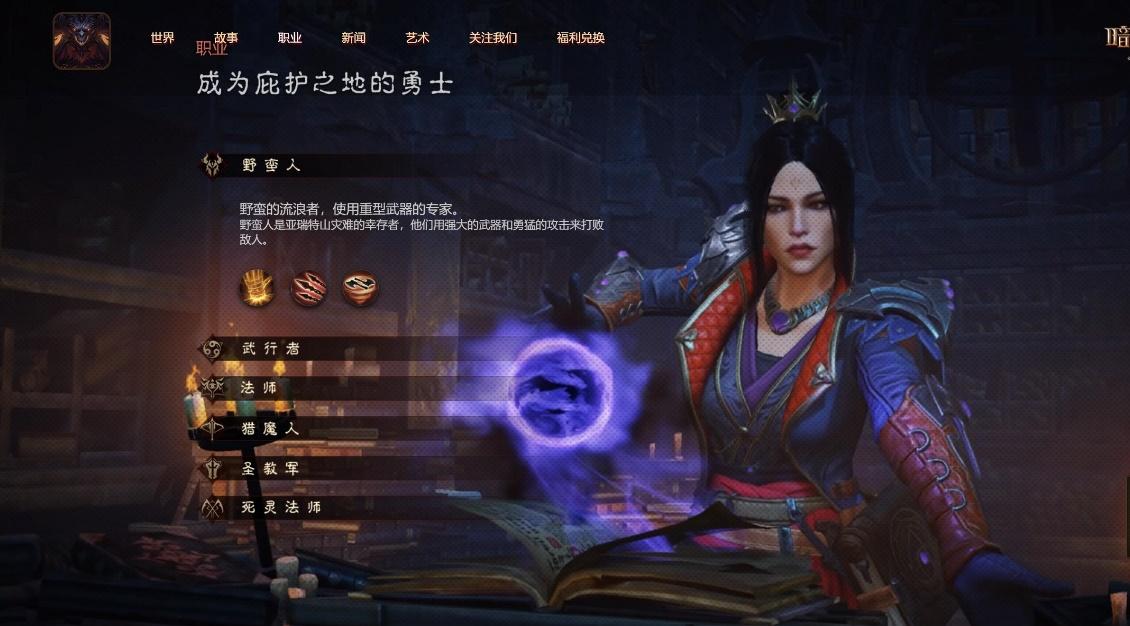Open the 新闻 section
Image resolution: width=1130 pixels, height=626 pixels.
click(x=353, y=38)
